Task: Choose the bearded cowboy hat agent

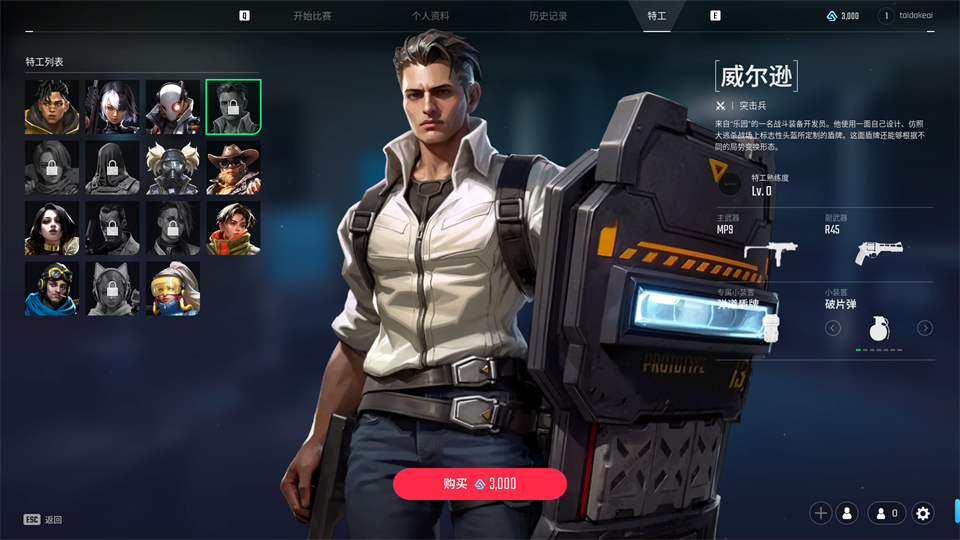Action: 233,168
